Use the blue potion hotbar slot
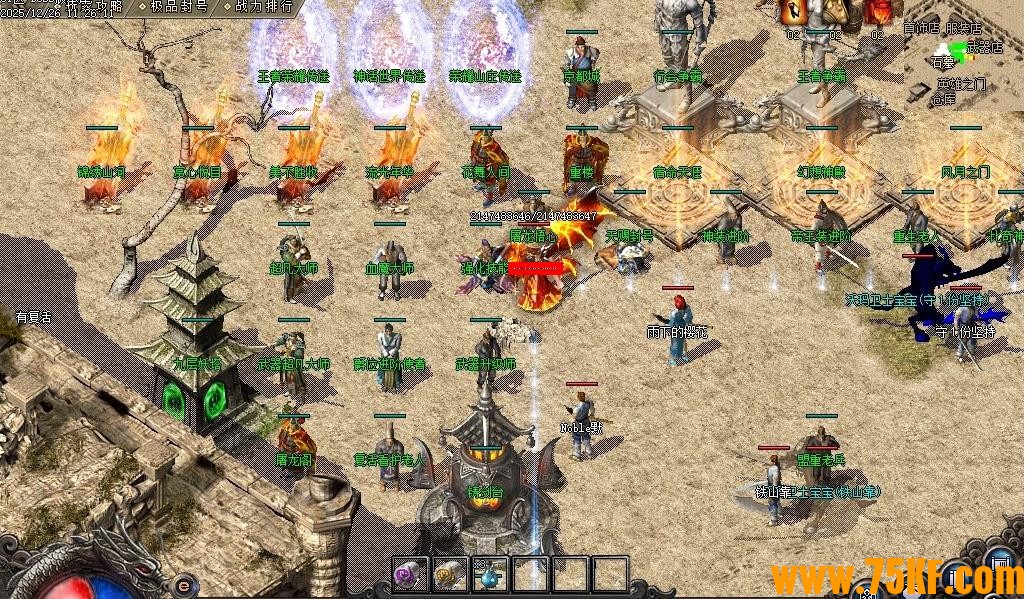Viewport: 1029px width, 599px height. coord(488,575)
